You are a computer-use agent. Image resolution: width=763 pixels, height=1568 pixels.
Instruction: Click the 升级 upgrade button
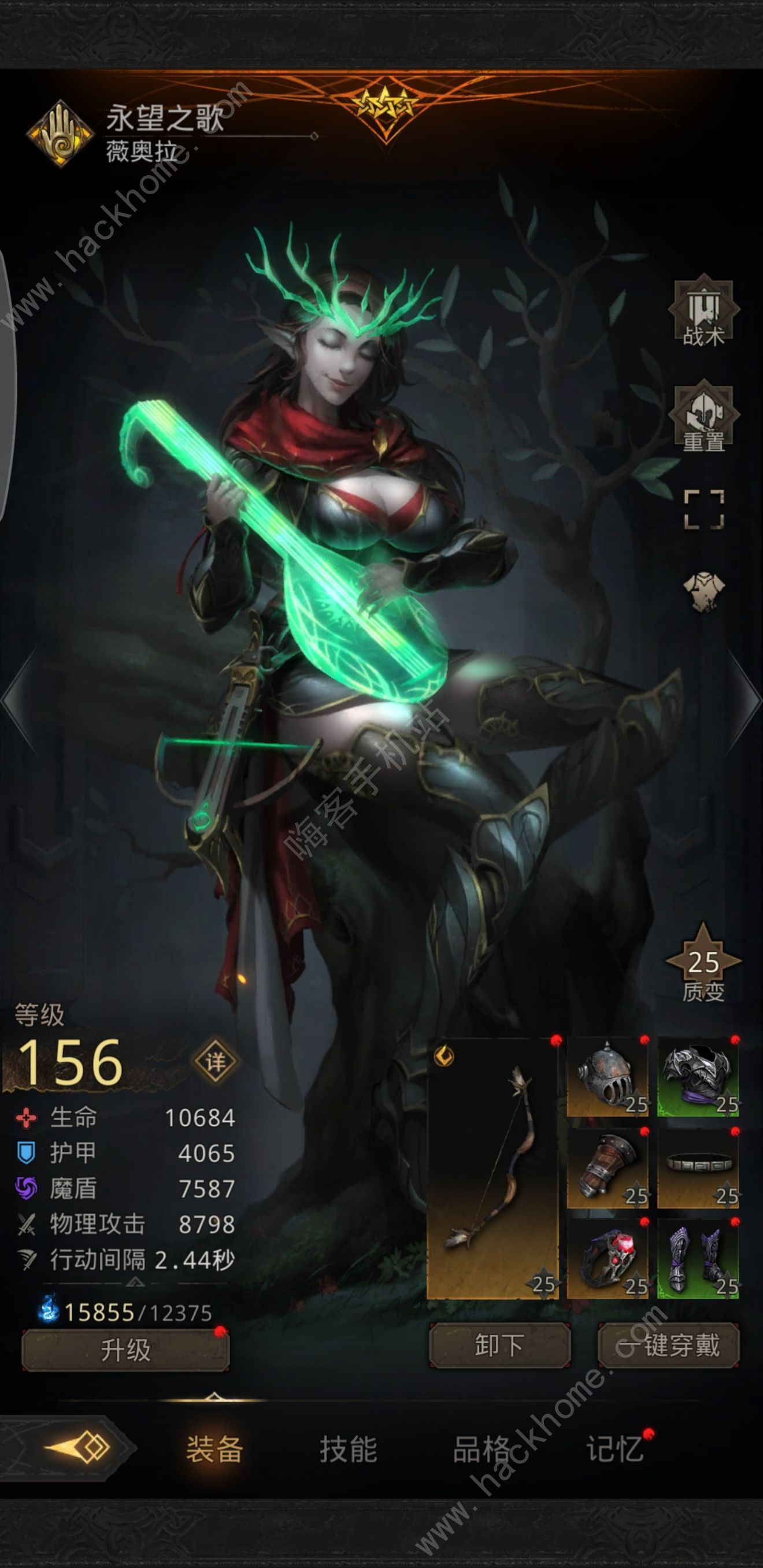point(125,1350)
